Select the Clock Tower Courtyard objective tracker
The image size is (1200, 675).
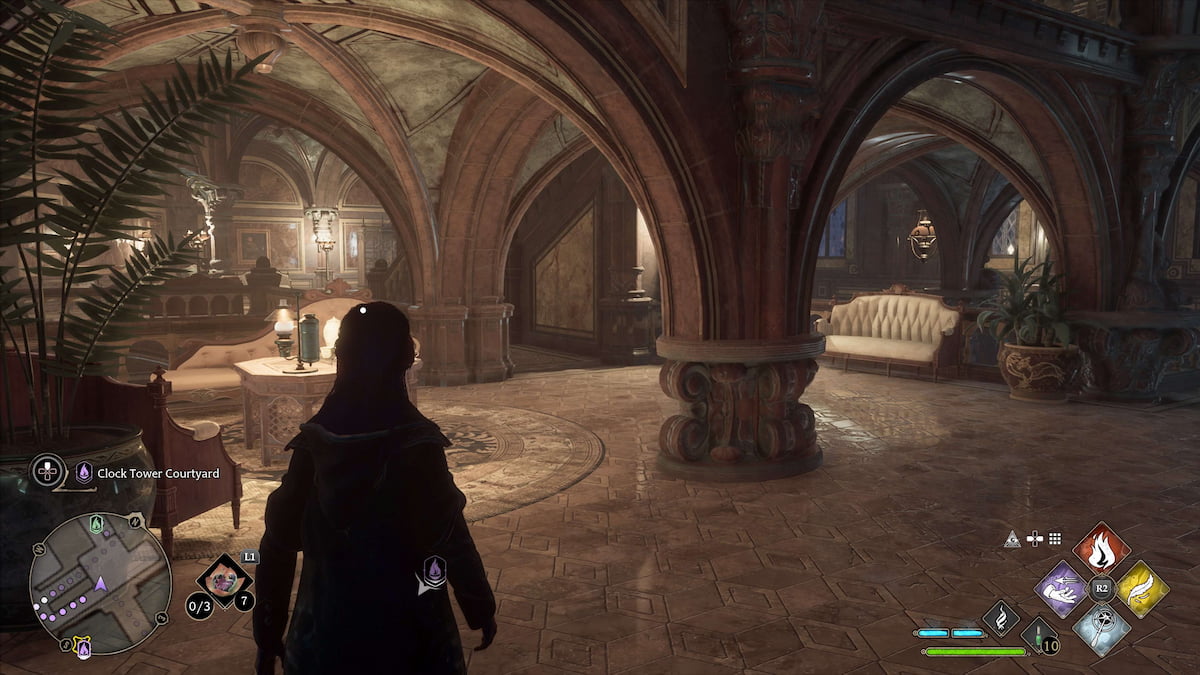142,473
